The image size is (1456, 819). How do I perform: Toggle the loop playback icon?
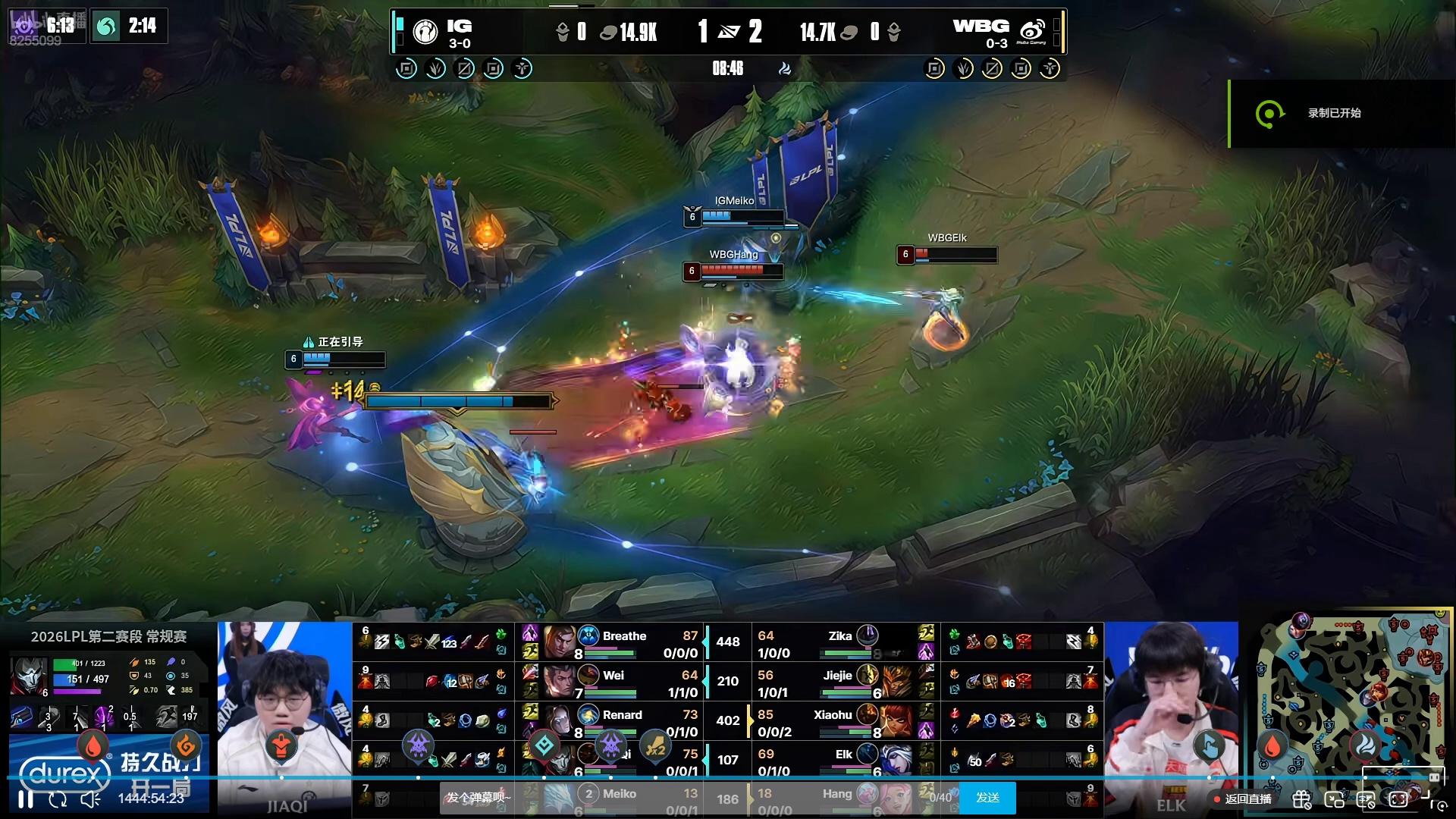click(x=58, y=799)
